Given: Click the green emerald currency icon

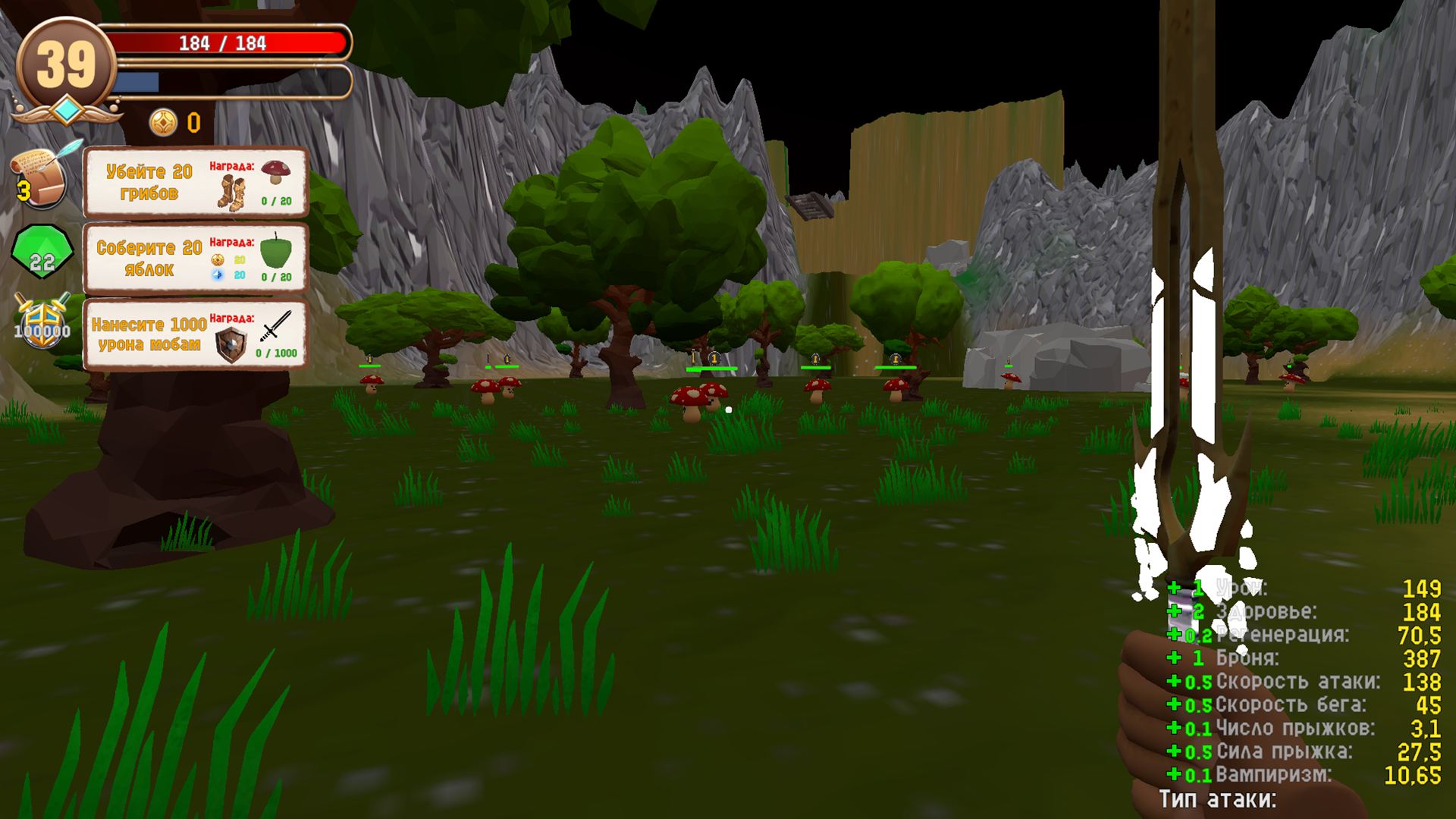Looking at the screenshot, I should point(40,250).
